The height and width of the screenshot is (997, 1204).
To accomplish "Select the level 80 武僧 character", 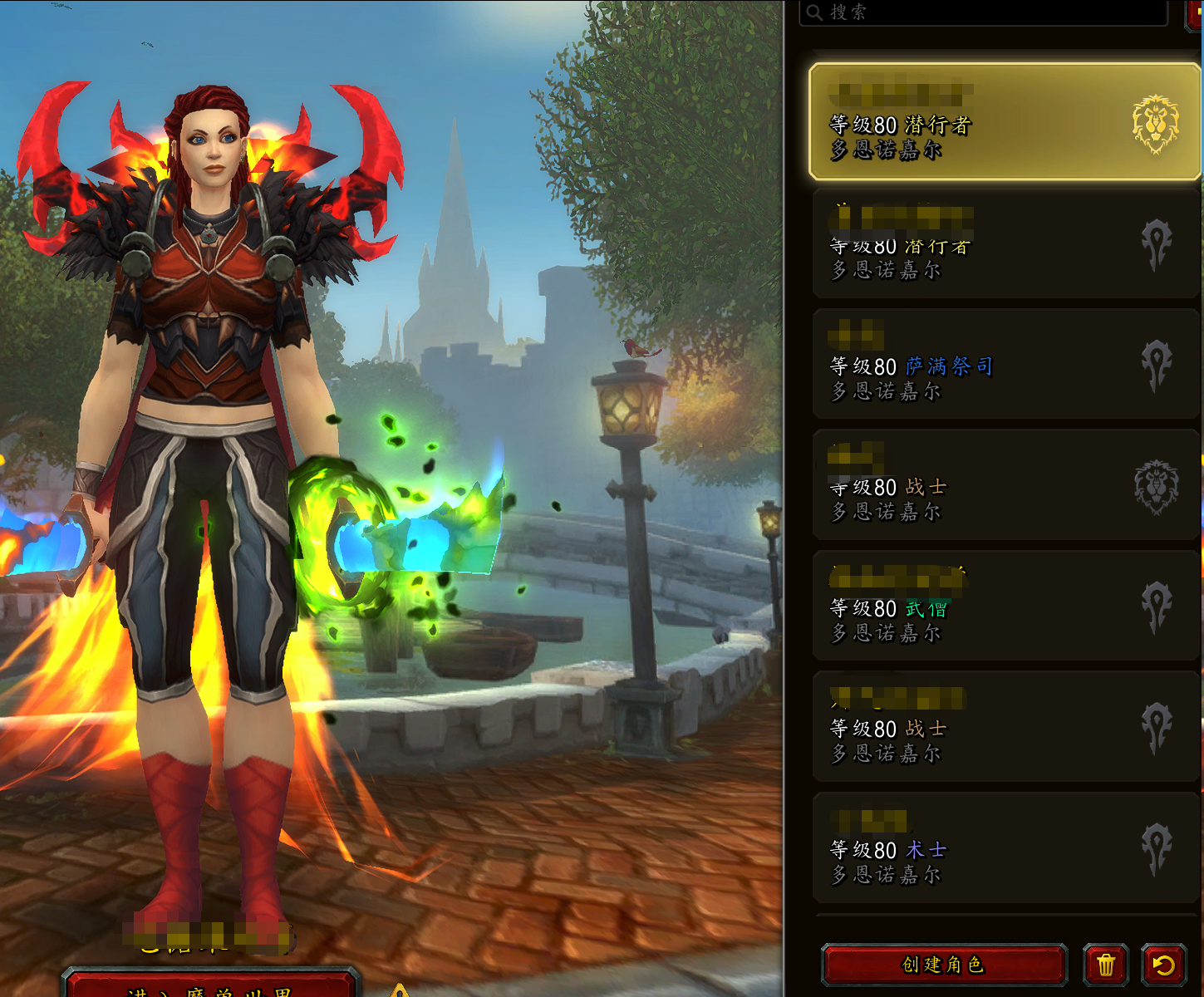I will pyautogui.click(x=1004, y=607).
